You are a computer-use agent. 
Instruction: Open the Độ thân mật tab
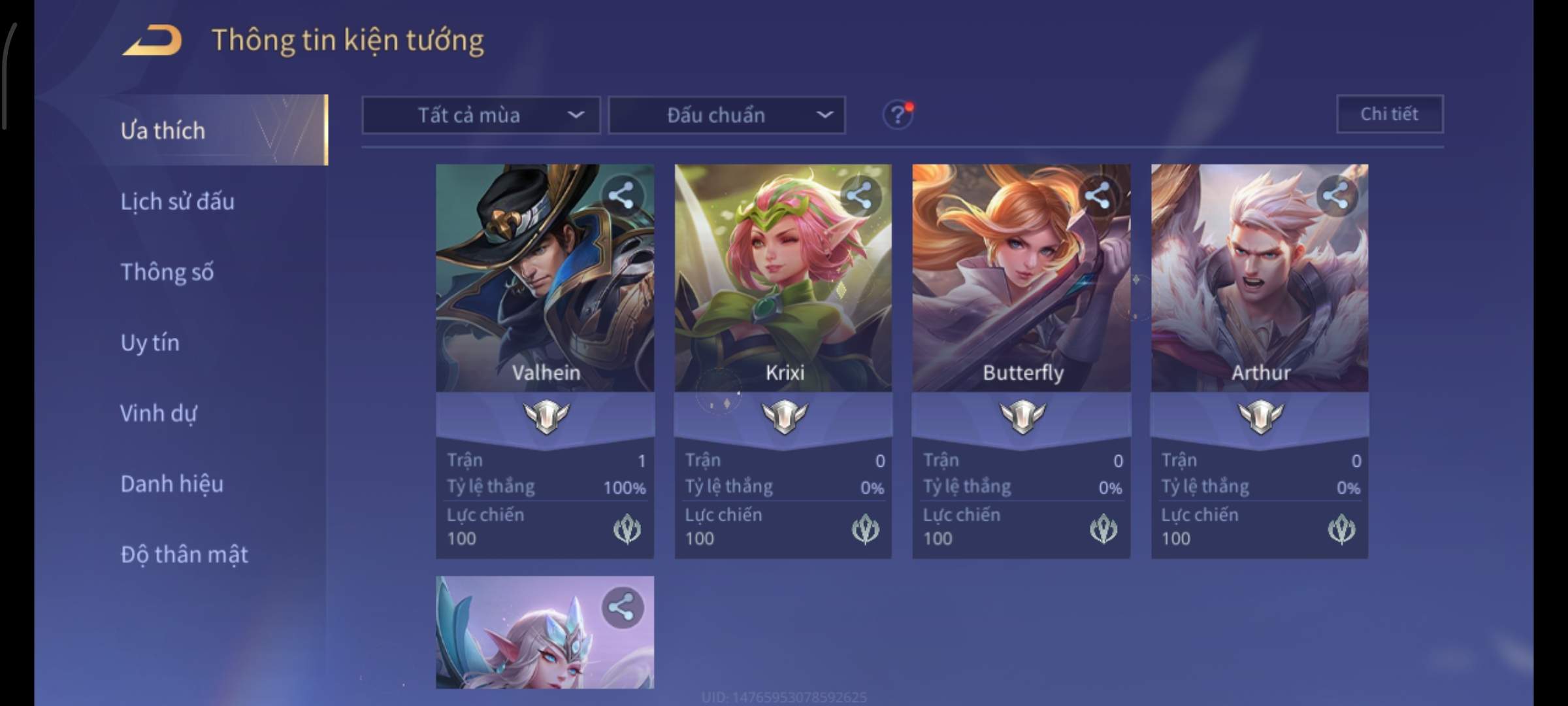click(184, 554)
